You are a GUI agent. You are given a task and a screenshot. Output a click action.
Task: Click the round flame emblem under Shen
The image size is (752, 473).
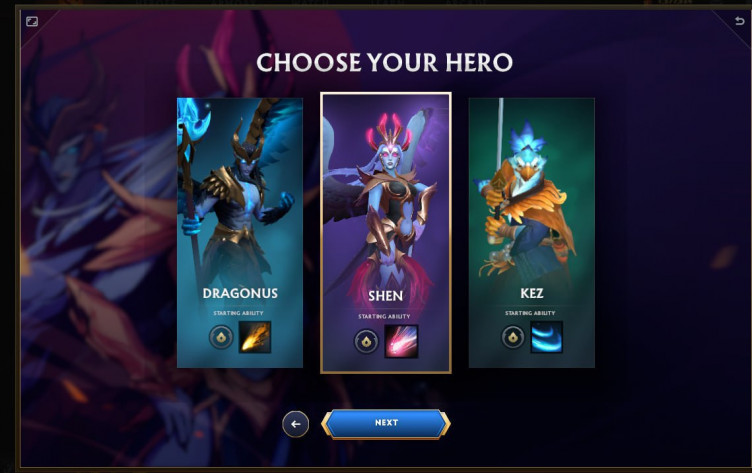pos(366,341)
